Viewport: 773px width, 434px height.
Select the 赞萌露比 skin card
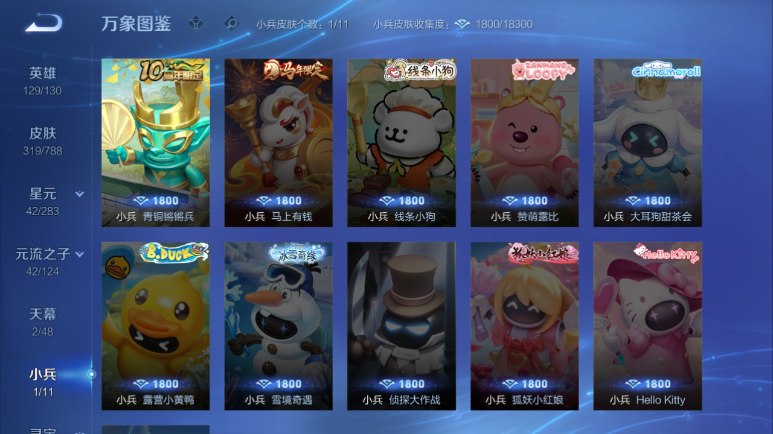[x=524, y=143]
